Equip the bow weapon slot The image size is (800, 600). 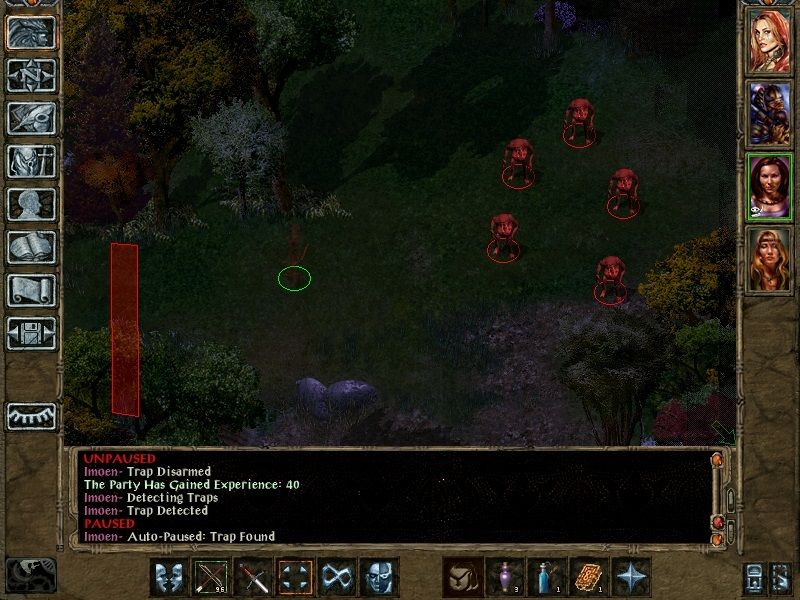click(x=211, y=577)
